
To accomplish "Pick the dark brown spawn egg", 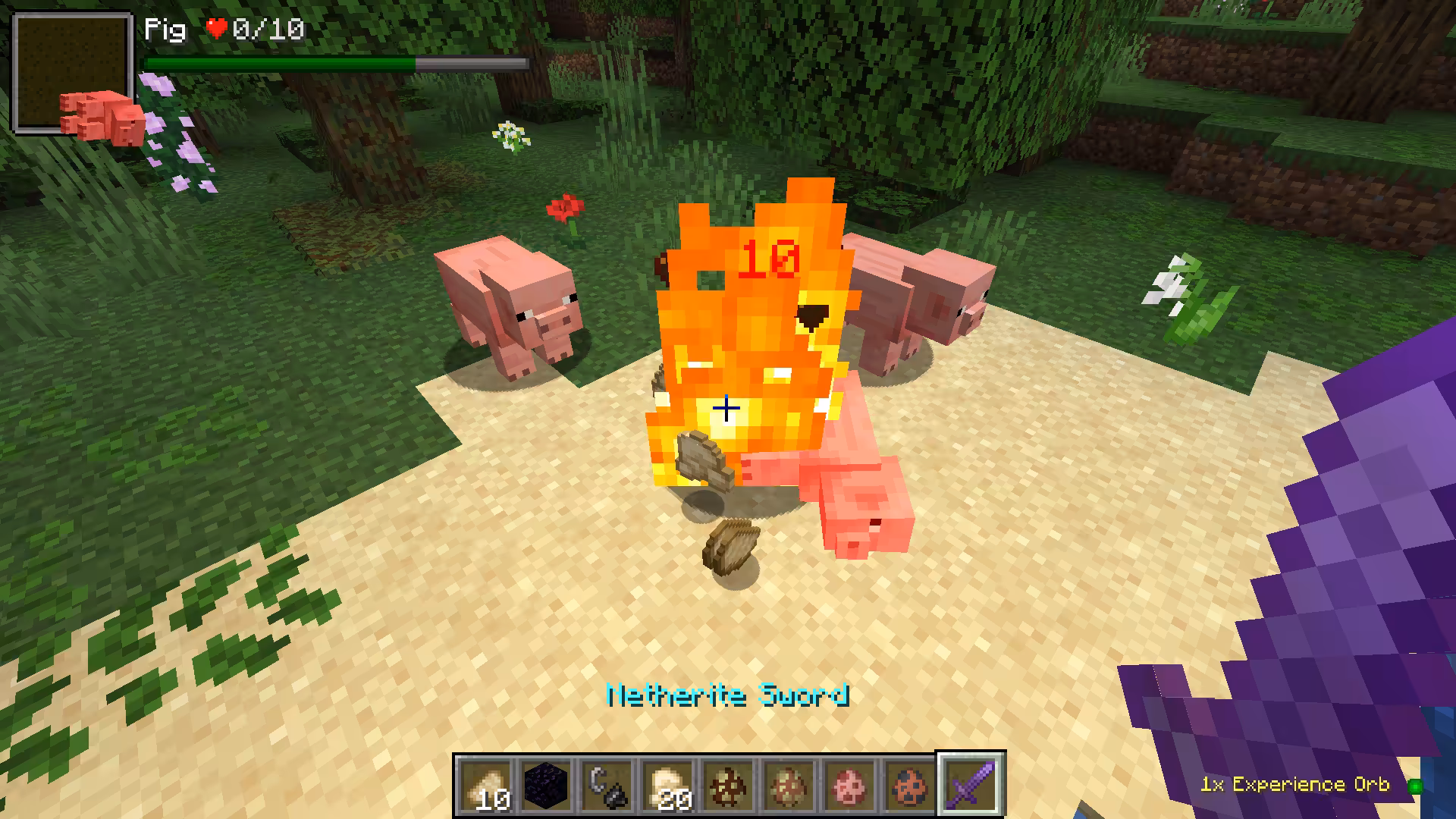I will [x=729, y=786].
